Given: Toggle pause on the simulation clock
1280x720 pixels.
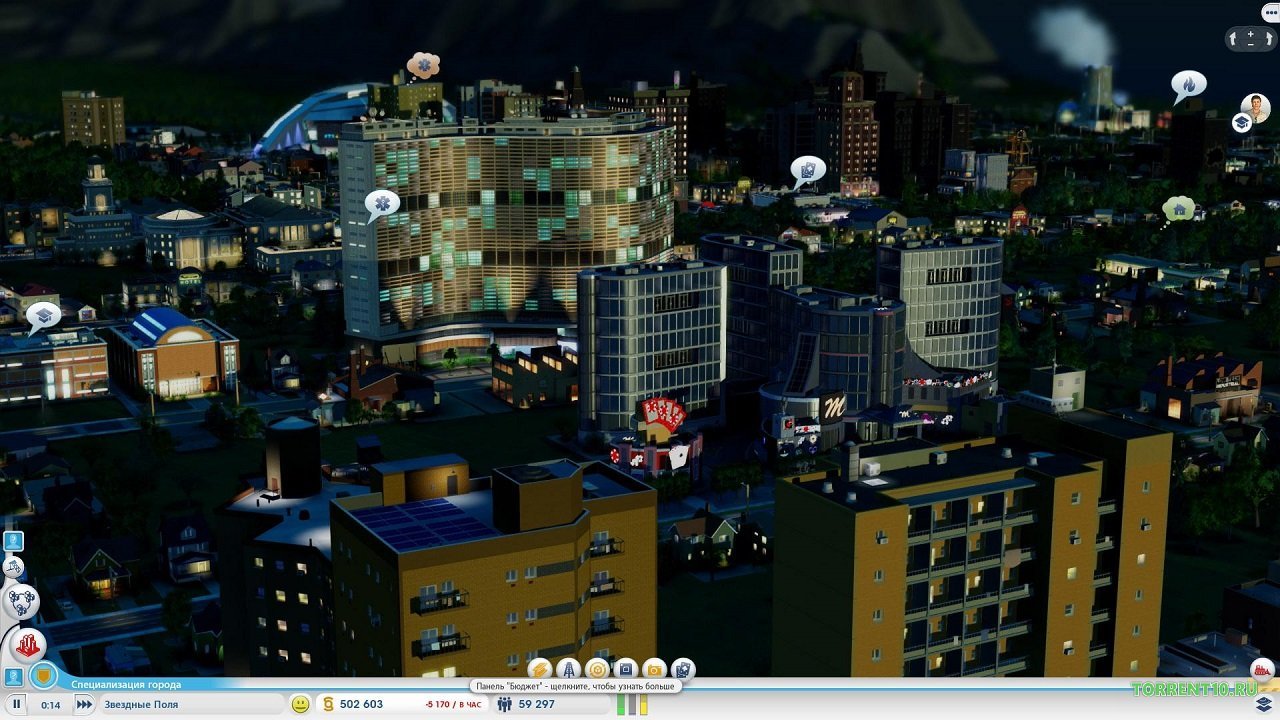Looking at the screenshot, I should pos(17,705).
